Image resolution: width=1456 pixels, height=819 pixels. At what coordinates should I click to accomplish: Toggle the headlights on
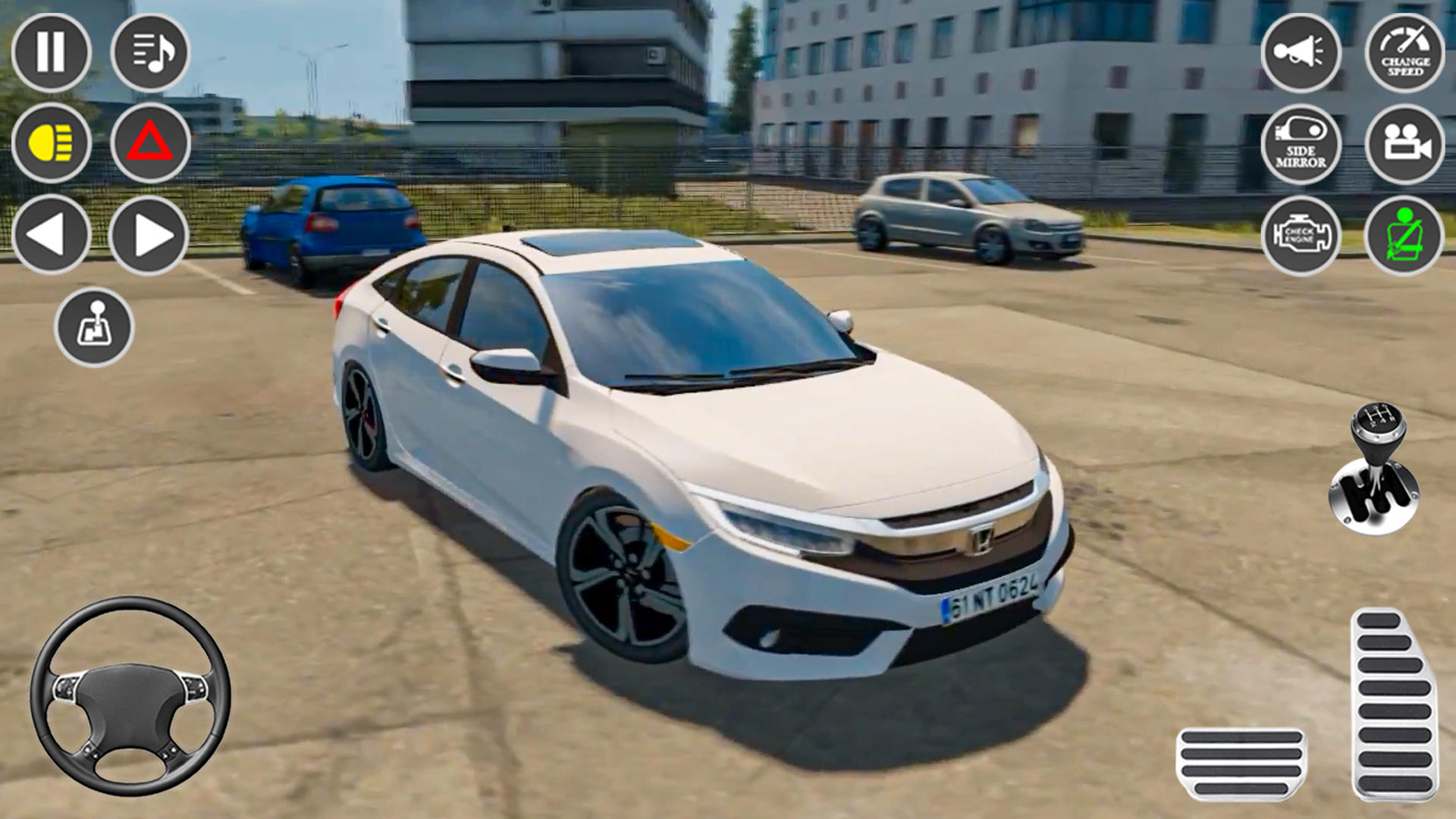pos(50,144)
